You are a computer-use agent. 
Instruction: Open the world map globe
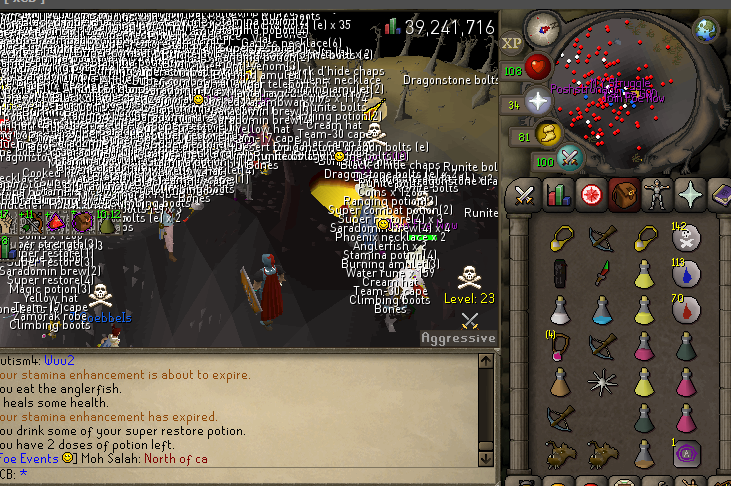point(707,28)
